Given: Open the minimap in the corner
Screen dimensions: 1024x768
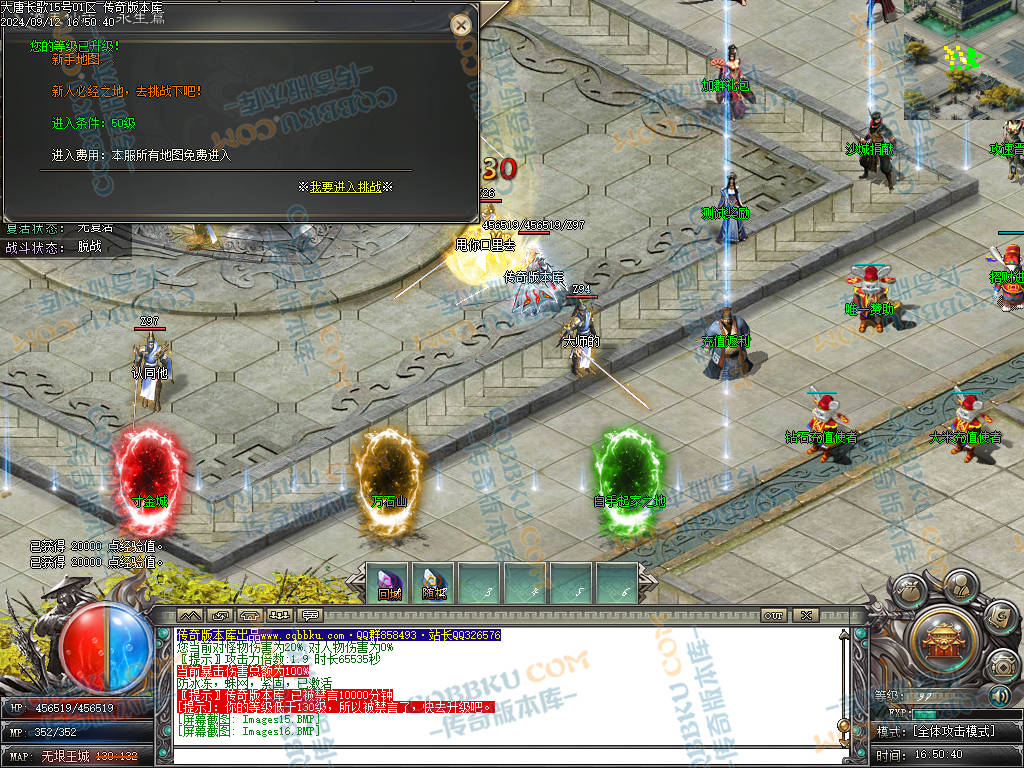Looking at the screenshot, I should pyautogui.click(x=963, y=59).
